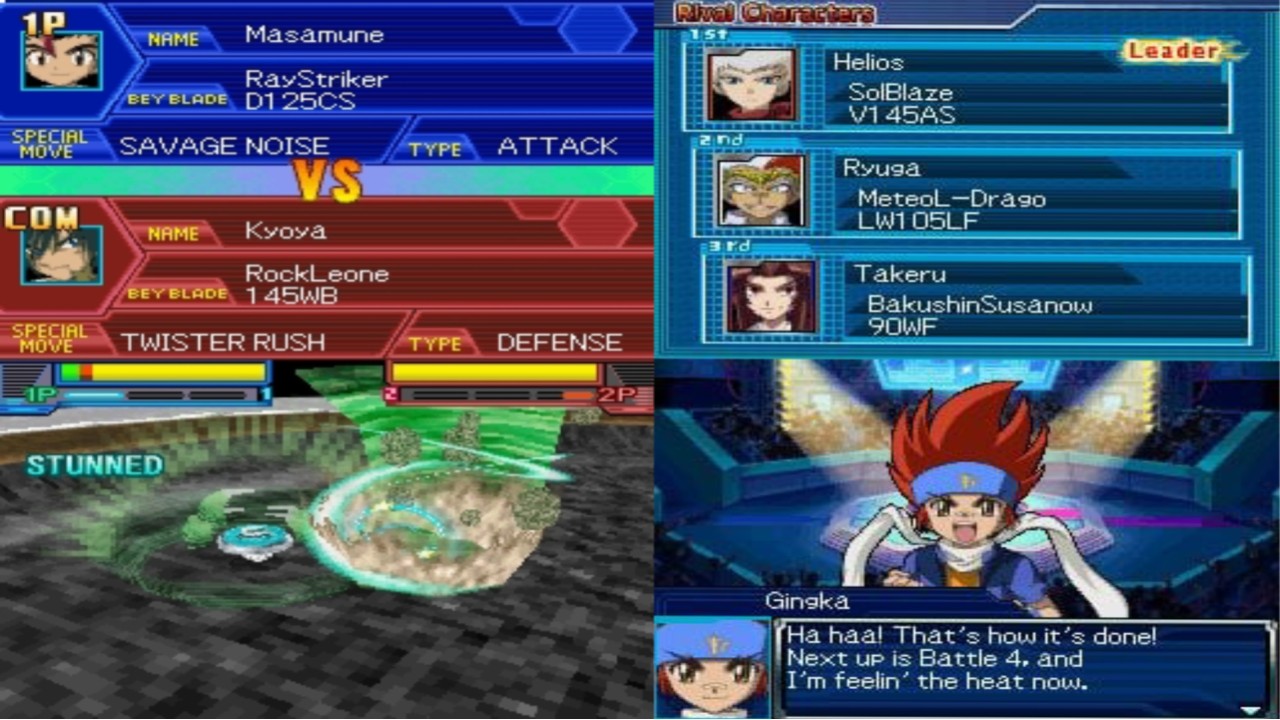Click Gingka's dialogue portrait
The height and width of the screenshot is (720, 1280).
coord(714,669)
